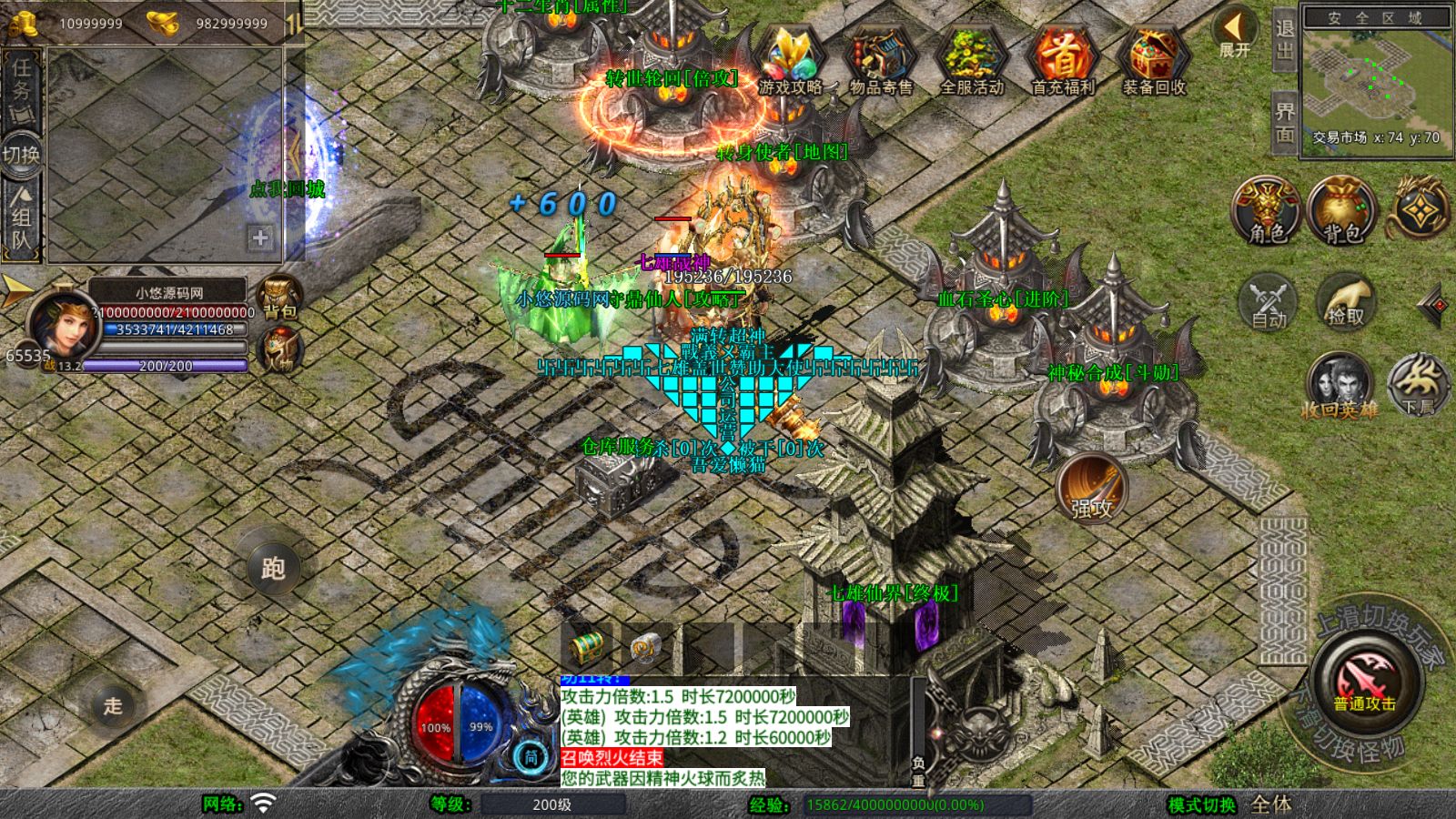This screenshot has width=1456, height=819.
Task: Dismount using the 下马 button
Action: (x=1419, y=382)
